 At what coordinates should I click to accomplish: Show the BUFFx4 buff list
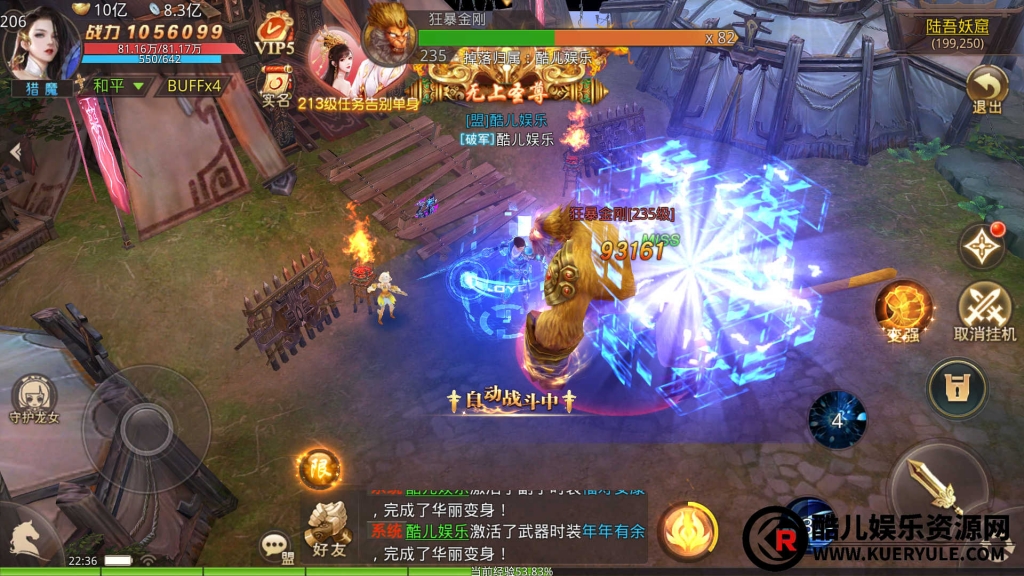[x=194, y=86]
